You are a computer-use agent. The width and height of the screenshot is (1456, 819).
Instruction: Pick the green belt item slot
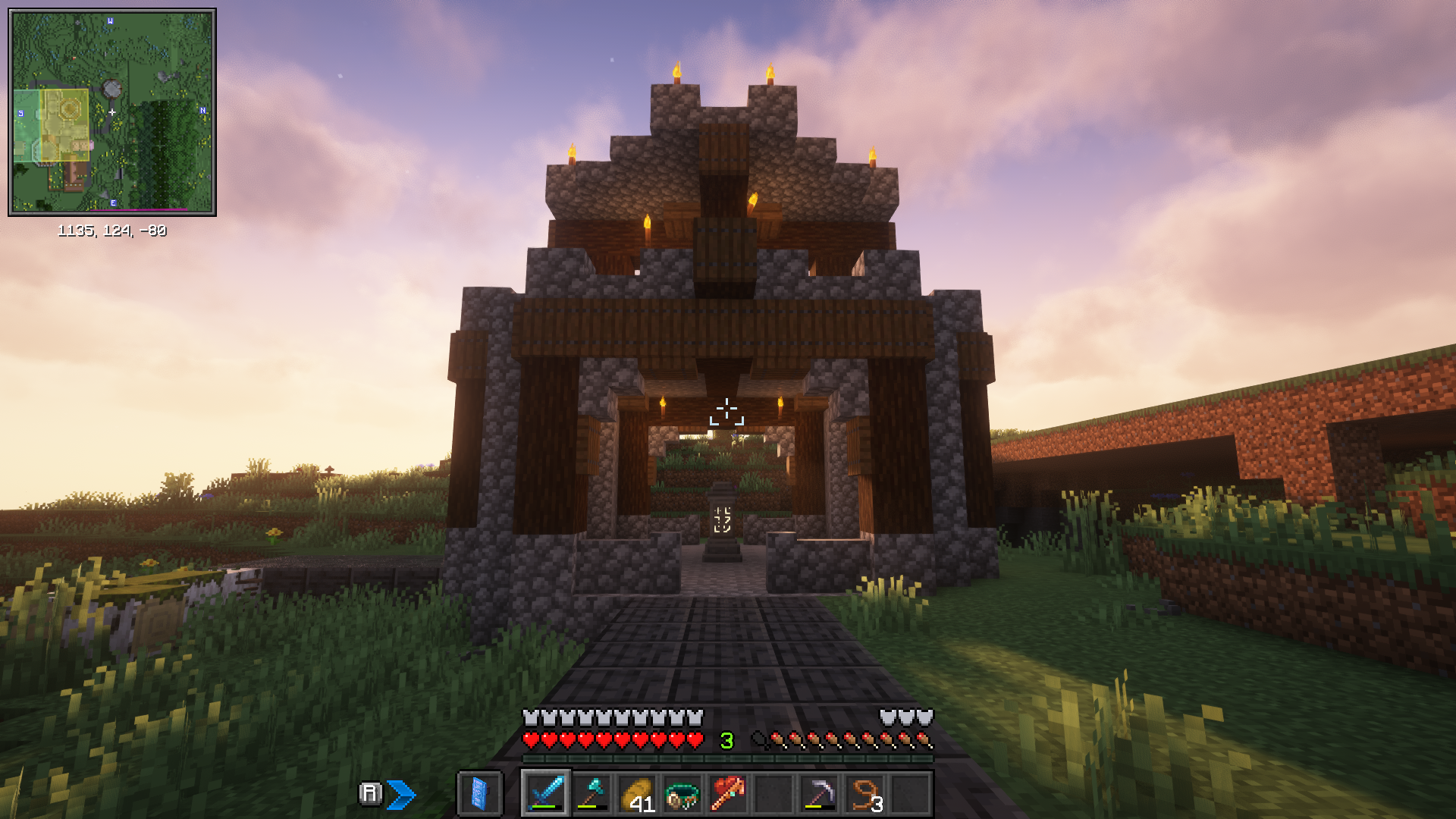682,794
